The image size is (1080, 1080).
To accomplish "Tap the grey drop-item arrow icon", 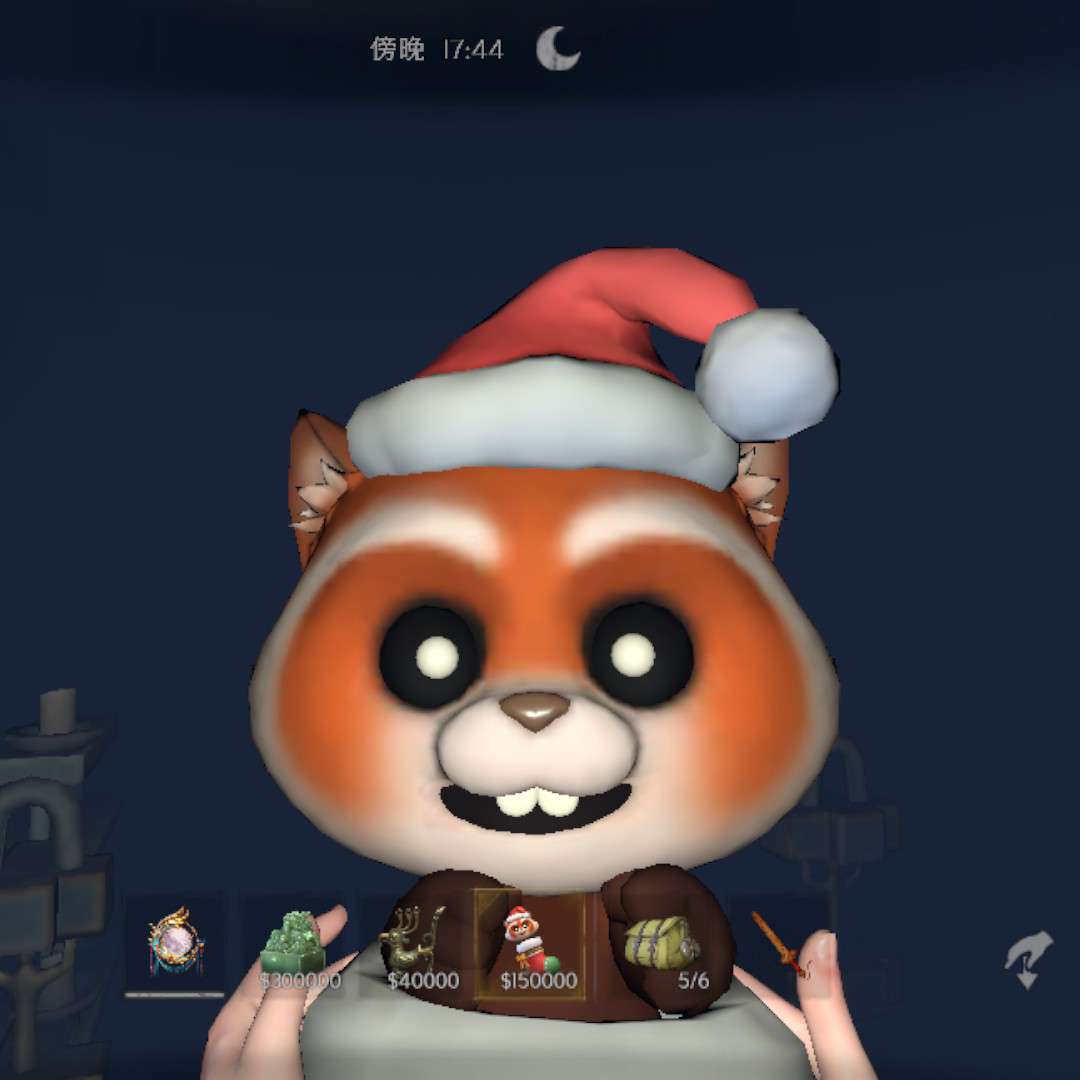I will pos(1028,958).
